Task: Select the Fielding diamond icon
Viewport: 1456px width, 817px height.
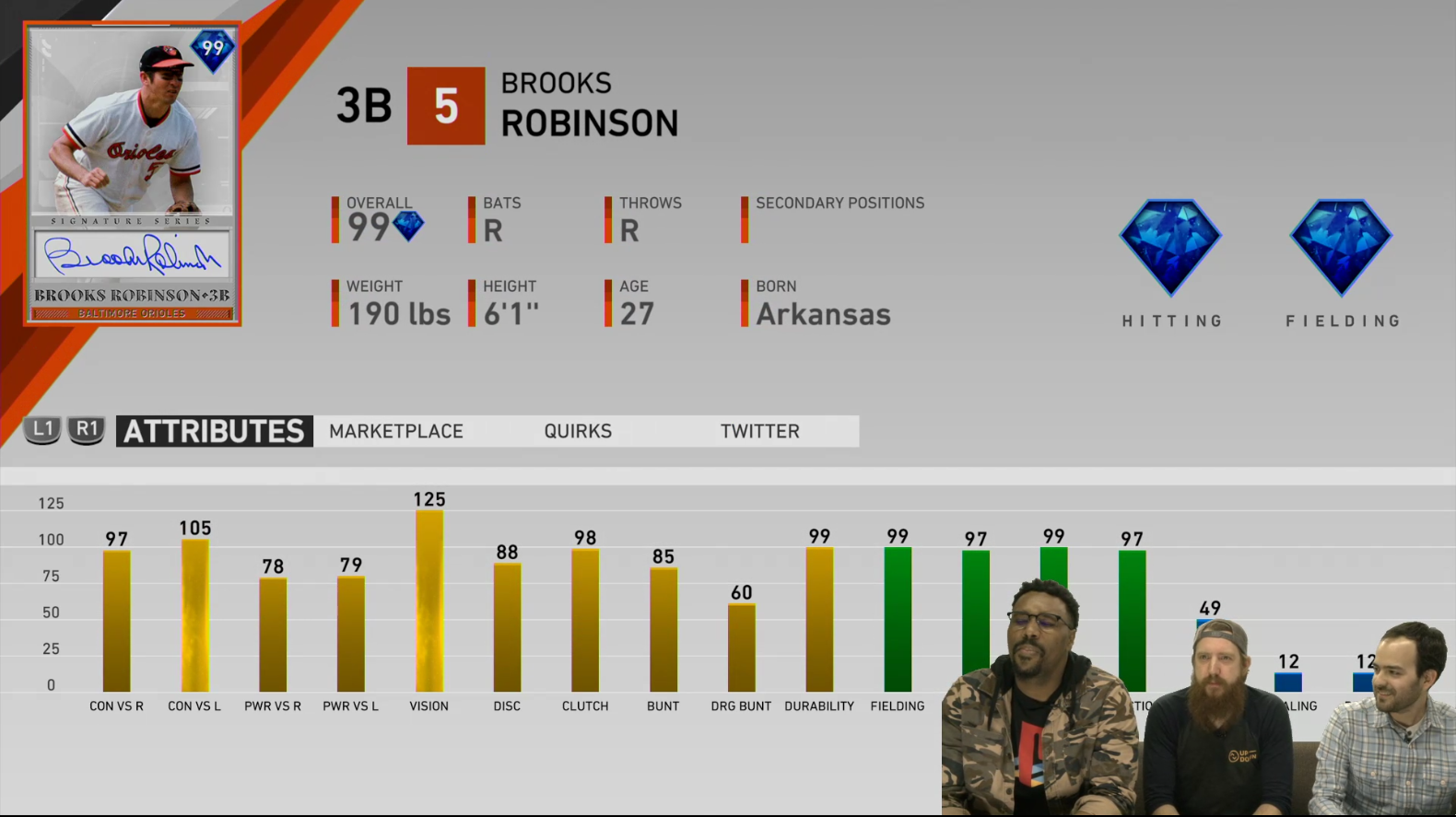Action: coord(1341,247)
